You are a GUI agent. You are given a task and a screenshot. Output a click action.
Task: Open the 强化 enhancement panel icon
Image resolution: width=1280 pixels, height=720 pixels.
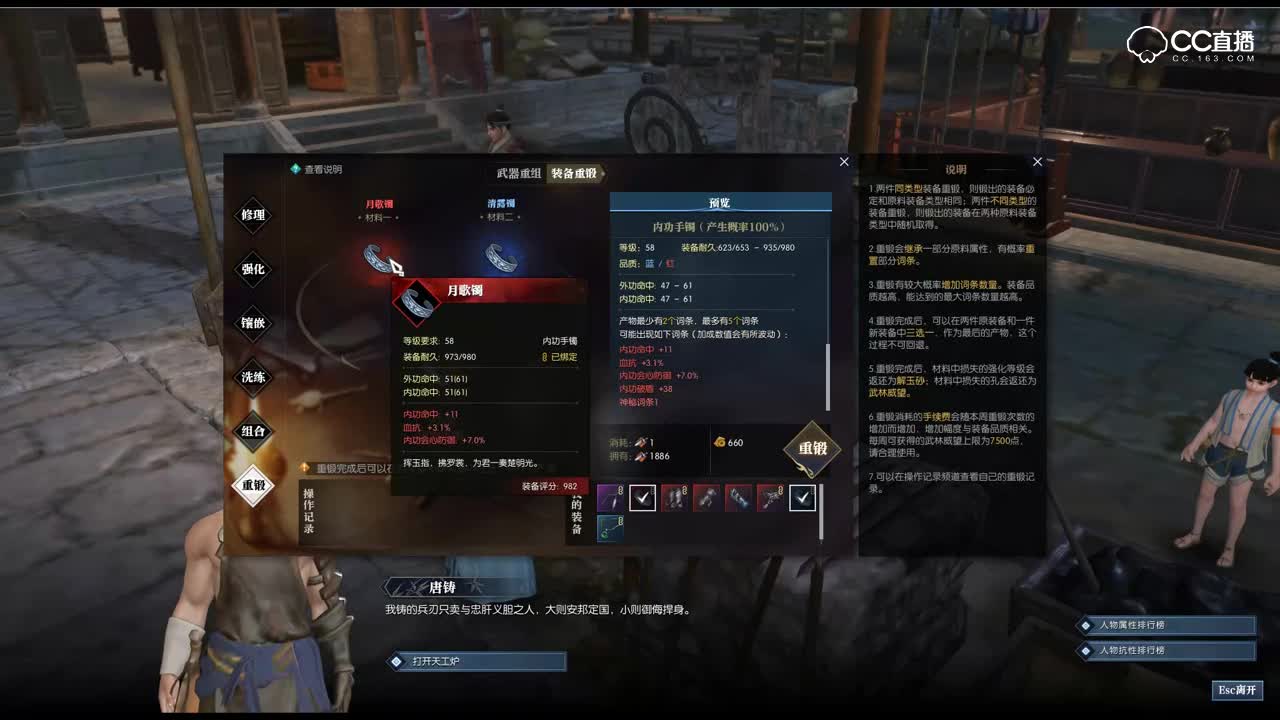252,270
